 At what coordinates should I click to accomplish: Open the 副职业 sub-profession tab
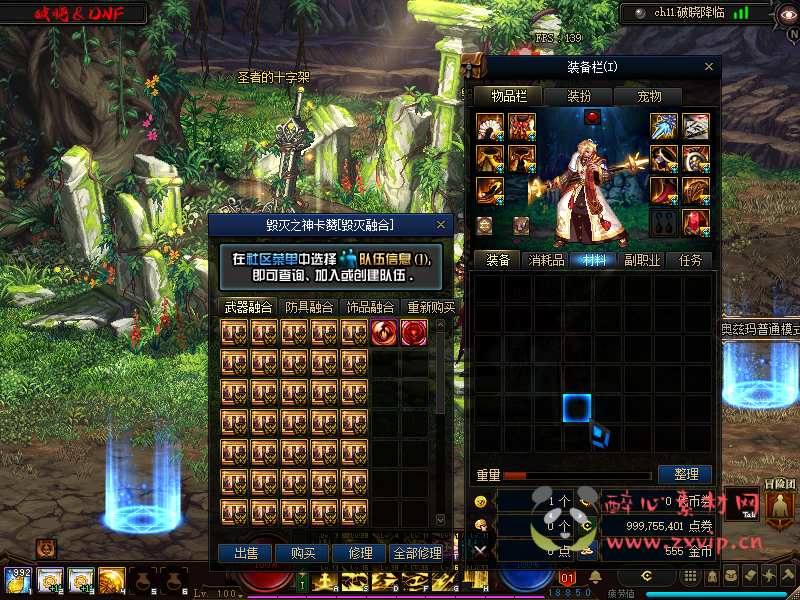point(643,260)
